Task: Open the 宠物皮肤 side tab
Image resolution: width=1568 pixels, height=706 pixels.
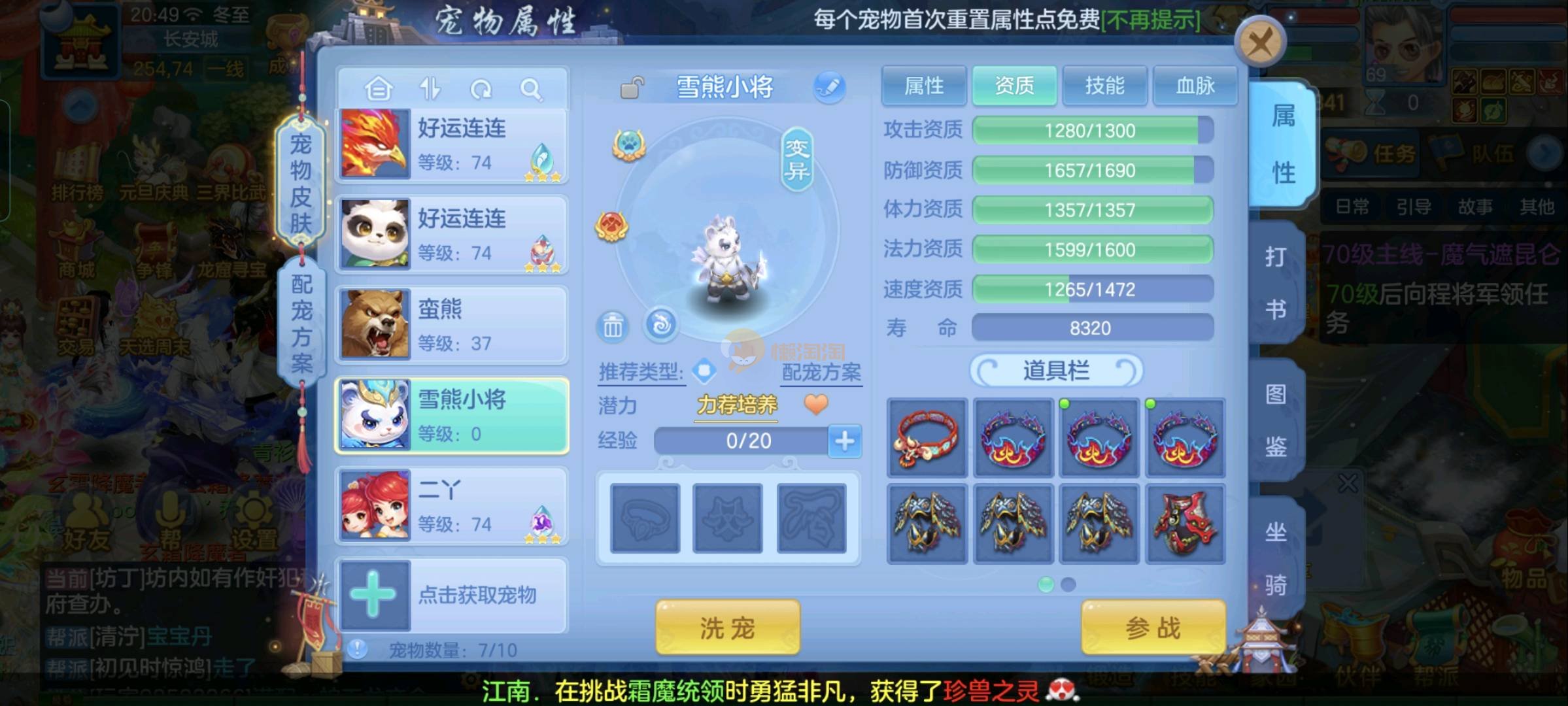Action: pos(301,183)
